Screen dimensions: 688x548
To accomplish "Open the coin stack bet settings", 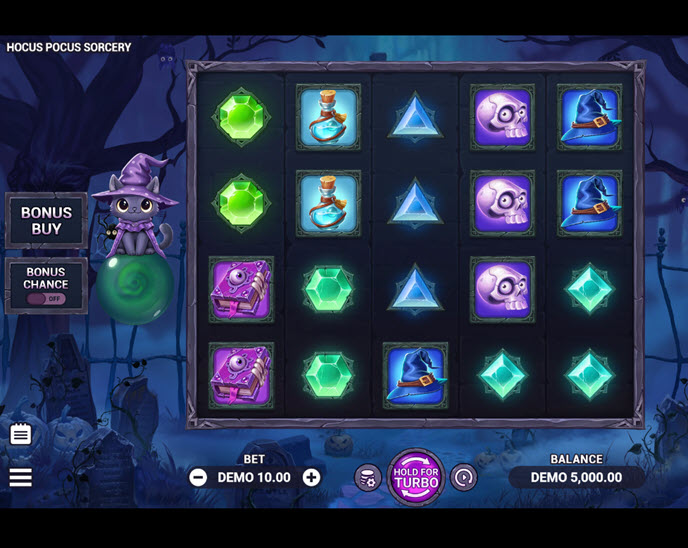I will (367, 478).
